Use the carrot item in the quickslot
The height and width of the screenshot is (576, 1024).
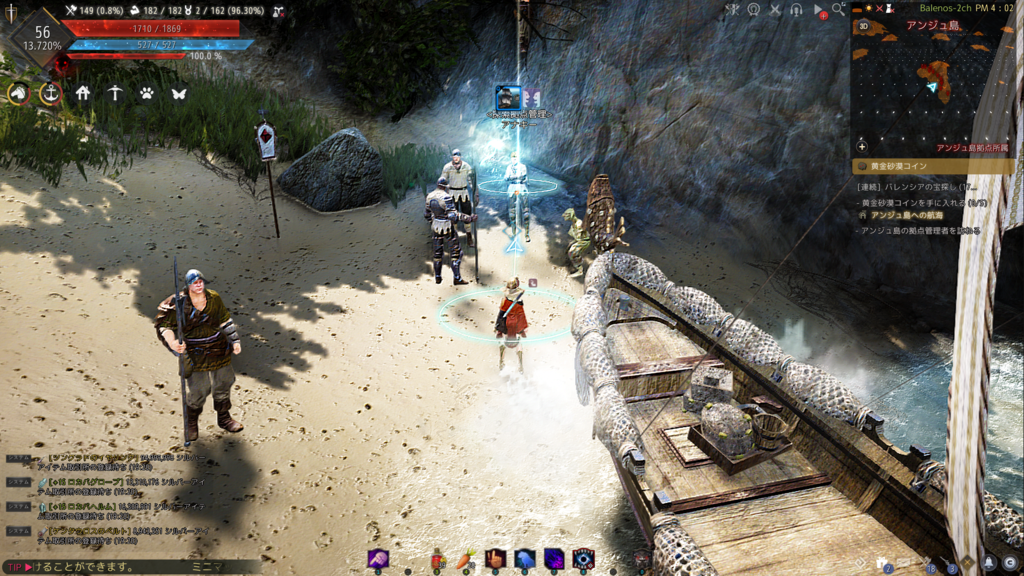click(465, 559)
